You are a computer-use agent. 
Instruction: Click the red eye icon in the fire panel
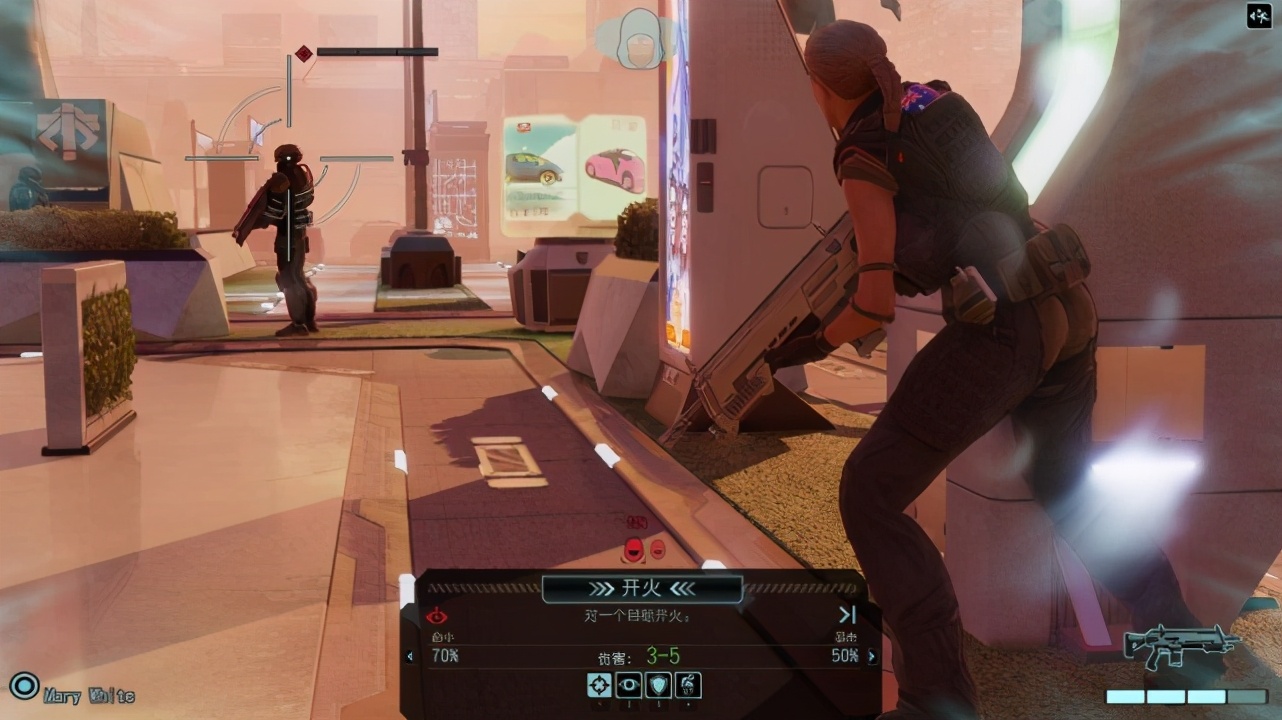(x=437, y=616)
